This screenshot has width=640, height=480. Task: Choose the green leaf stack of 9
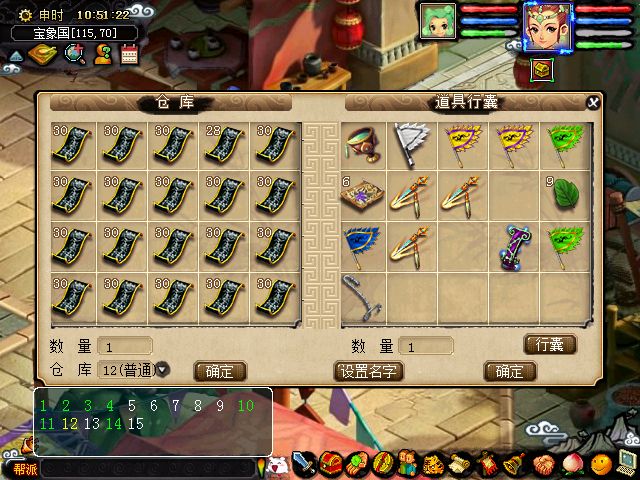coord(565,193)
